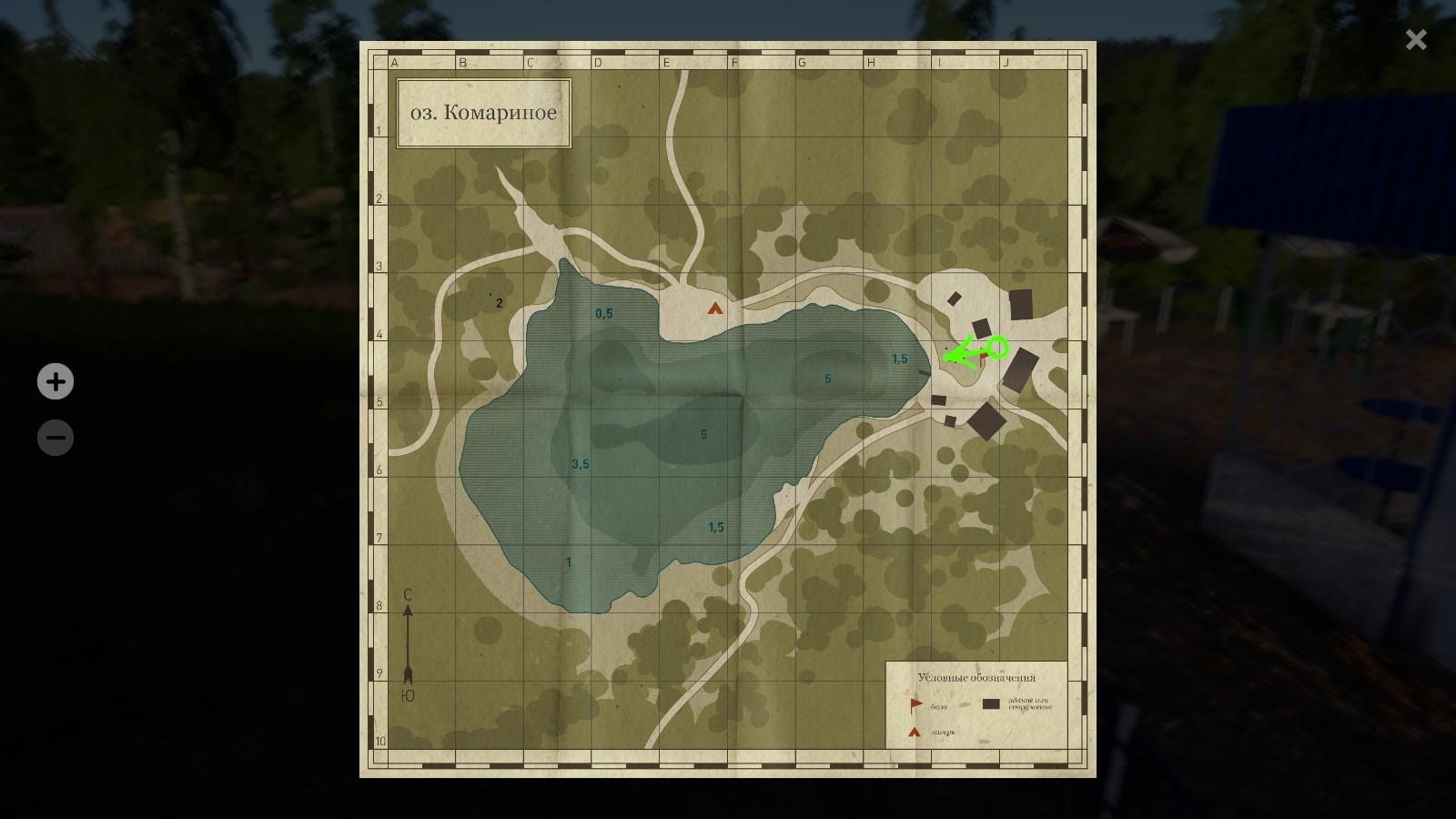The width and height of the screenshot is (1456, 819).
Task: Click the zoom out minus button
Action: 55,438
